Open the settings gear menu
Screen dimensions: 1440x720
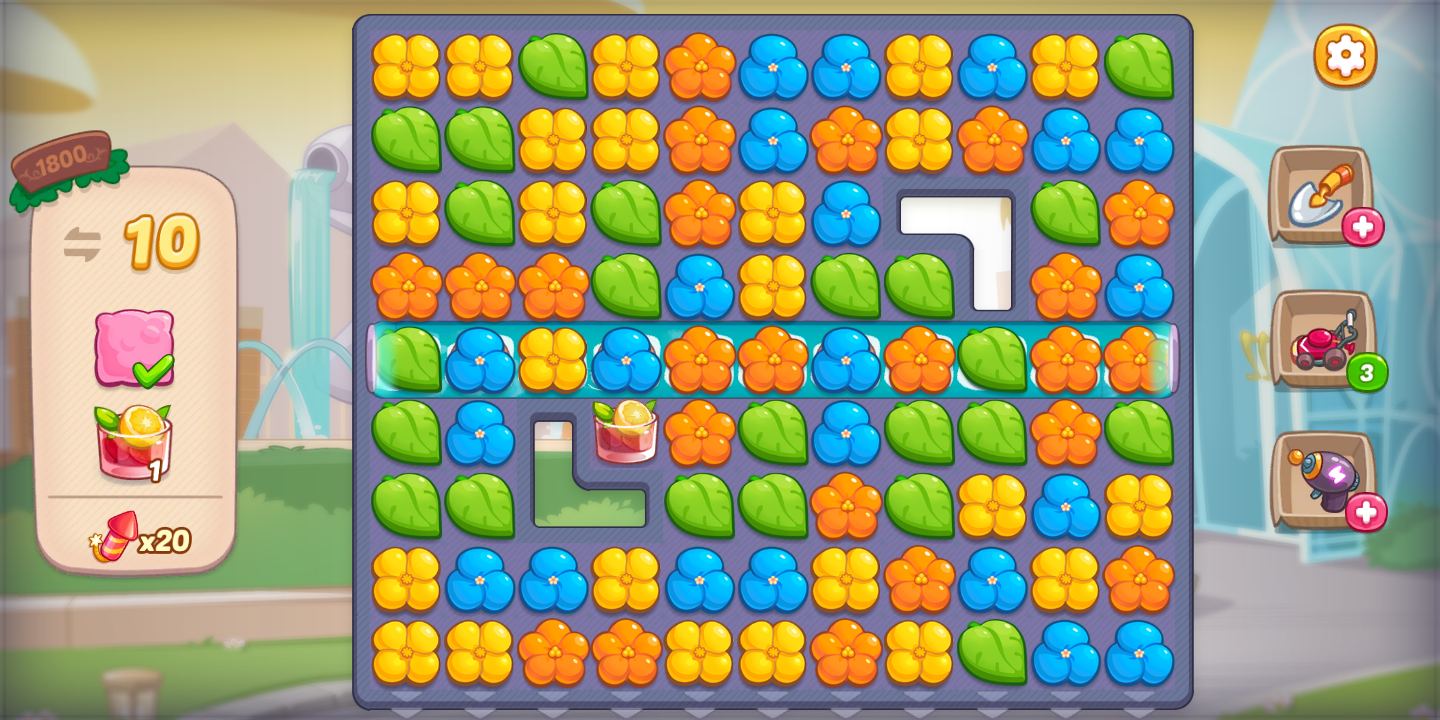[x=1345, y=55]
